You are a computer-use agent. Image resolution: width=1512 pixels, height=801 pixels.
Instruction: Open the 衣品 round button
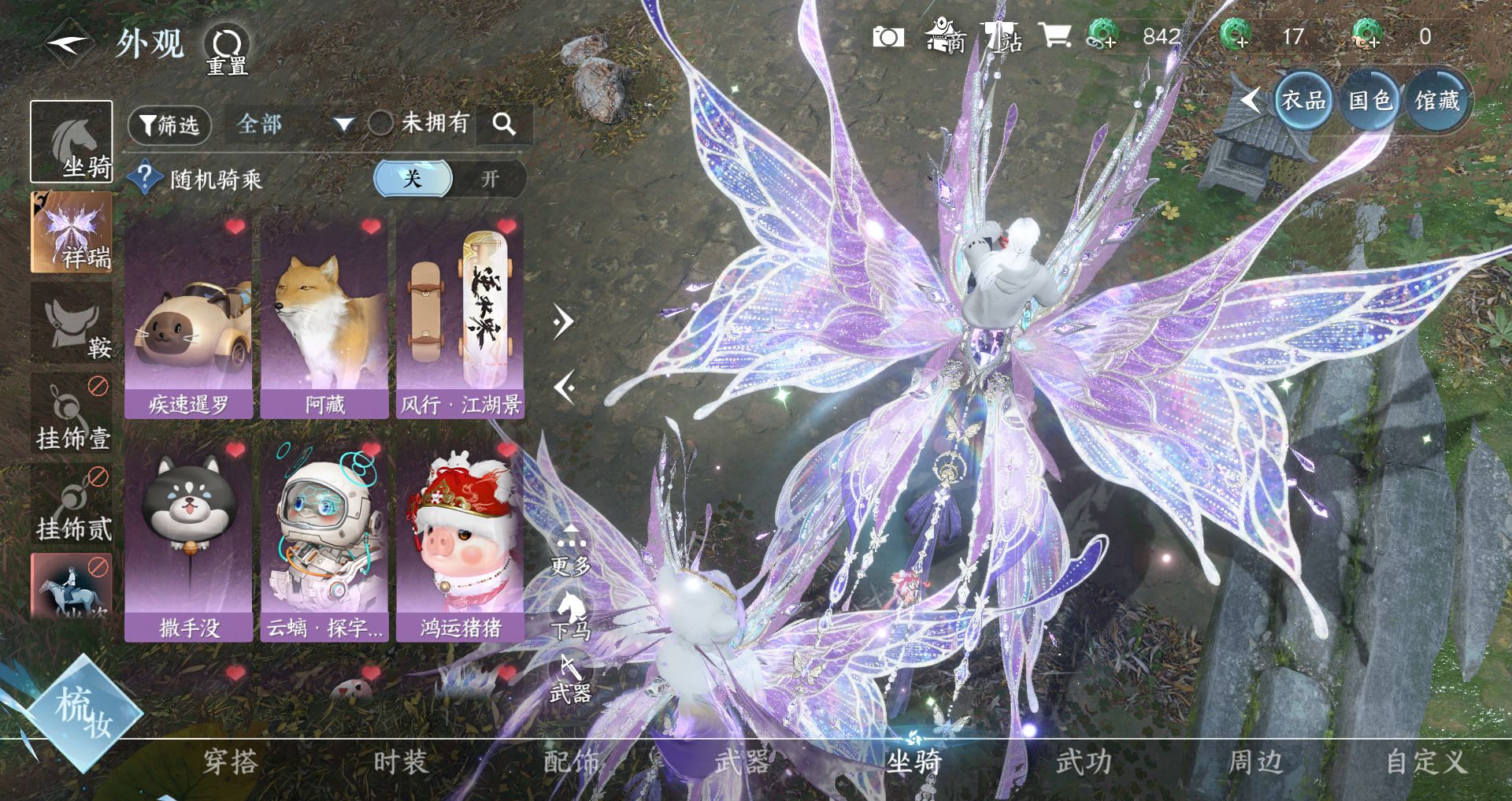1303,101
